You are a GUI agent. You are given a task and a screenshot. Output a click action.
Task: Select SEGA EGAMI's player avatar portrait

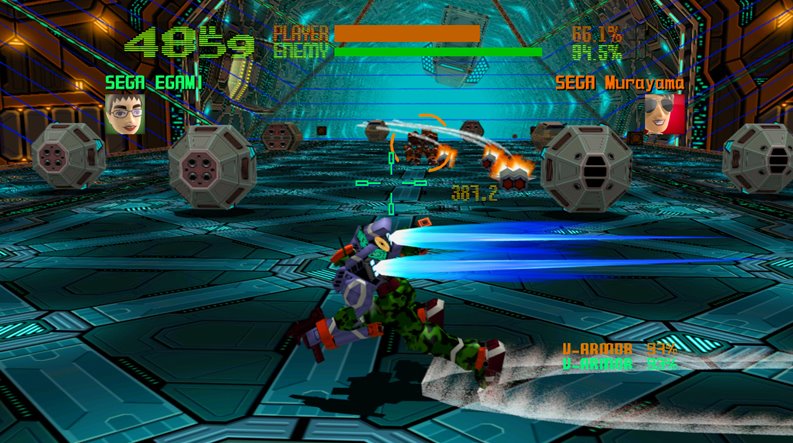click(x=125, y=114)
